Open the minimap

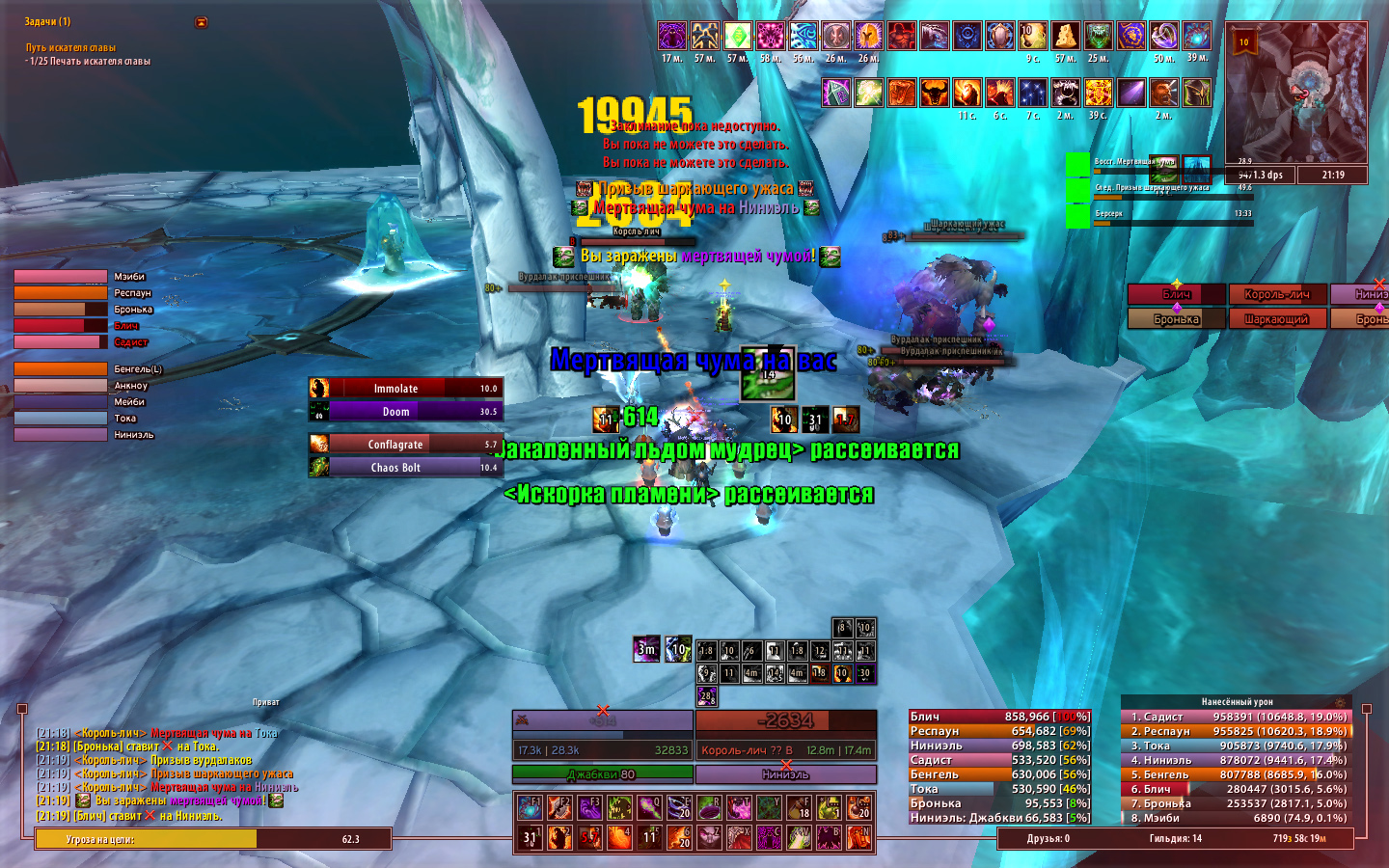(x=1295, y=94)
